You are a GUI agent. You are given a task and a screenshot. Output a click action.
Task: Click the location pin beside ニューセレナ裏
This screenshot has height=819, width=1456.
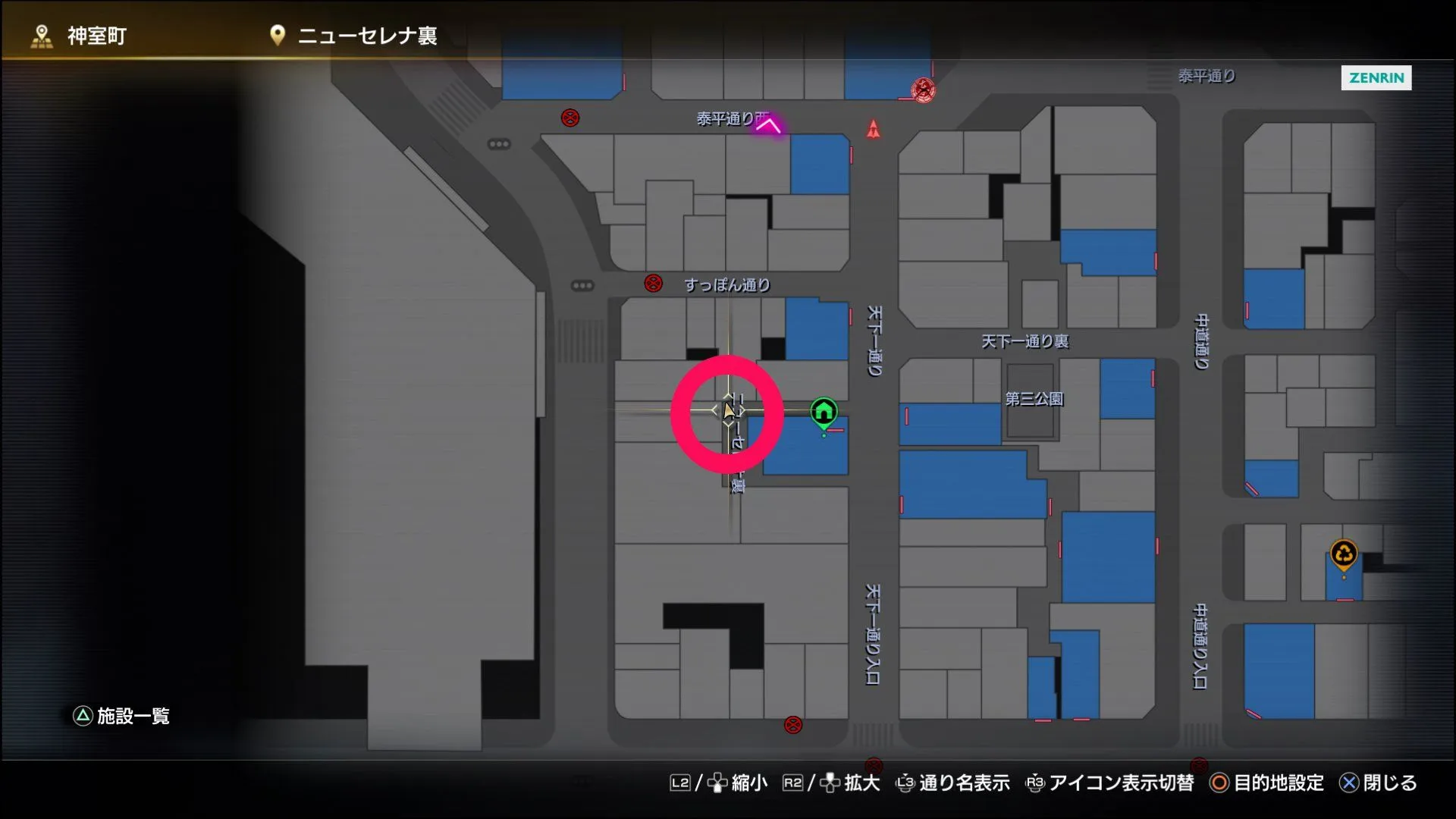pyautogui.click(x=276, y=34)
